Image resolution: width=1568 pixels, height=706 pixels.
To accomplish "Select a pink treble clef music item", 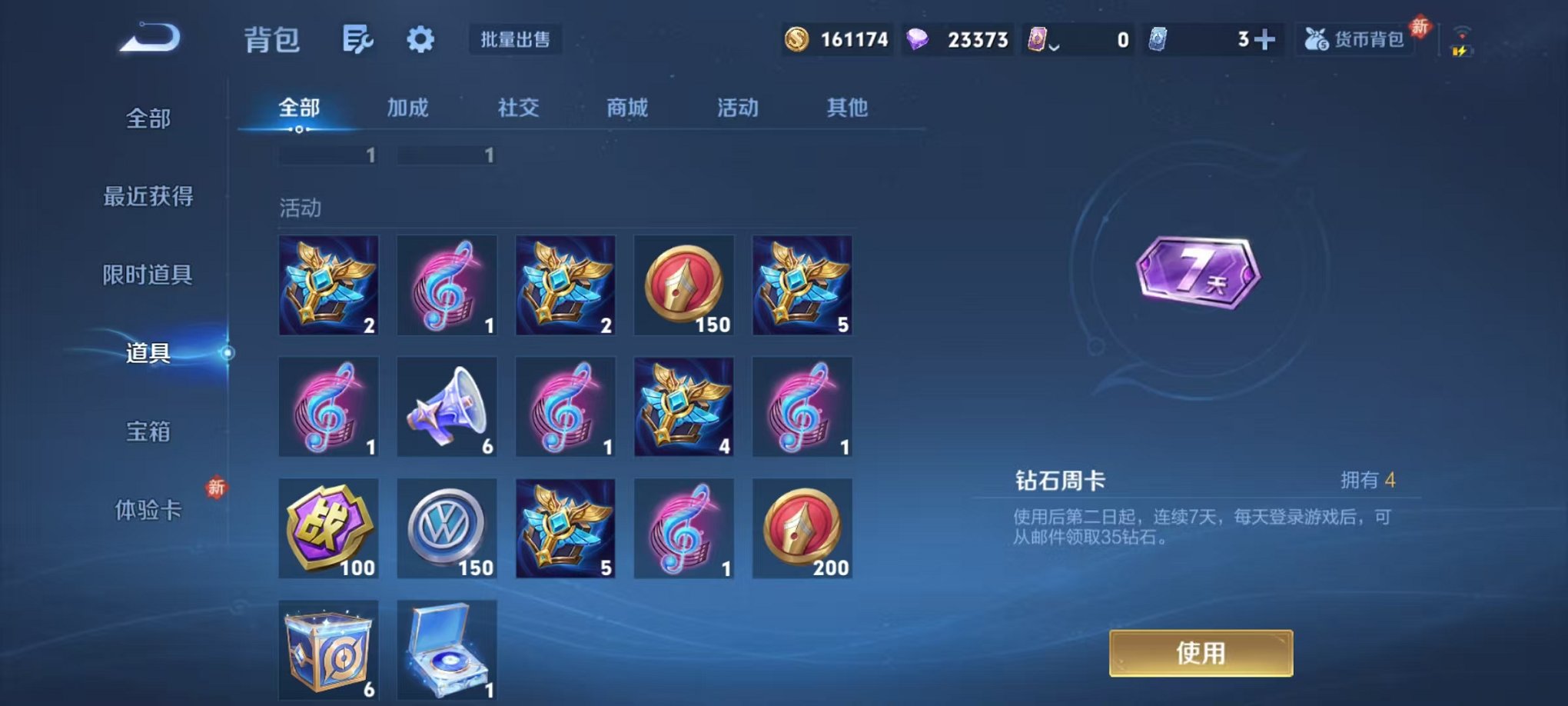I will (x=446, y=285).
